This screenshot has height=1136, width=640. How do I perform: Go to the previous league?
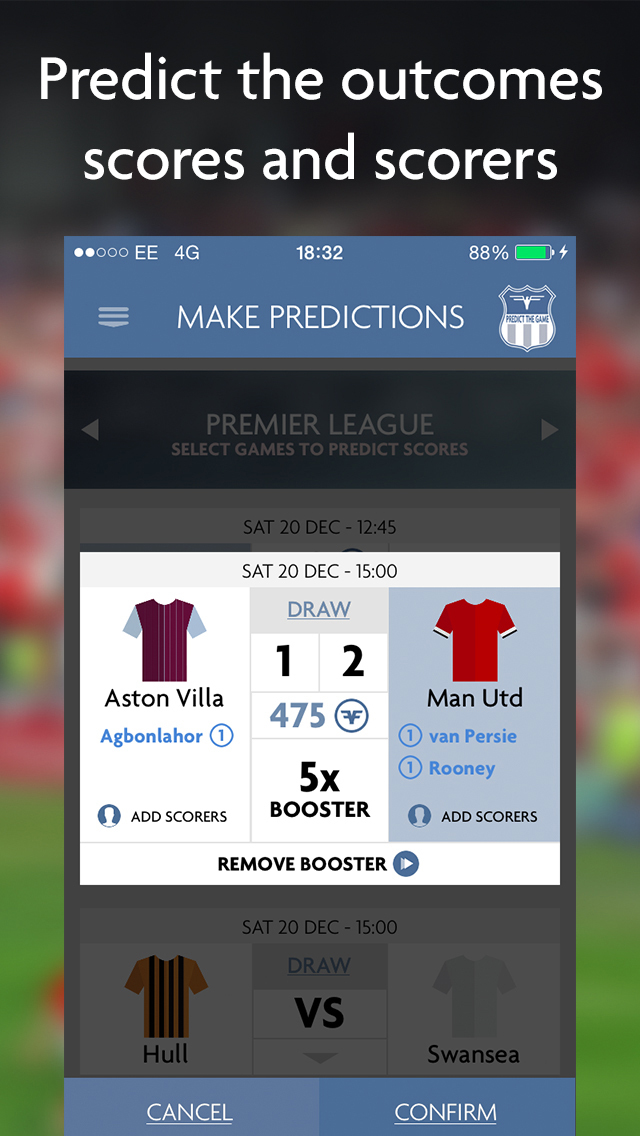pos(90,430)
